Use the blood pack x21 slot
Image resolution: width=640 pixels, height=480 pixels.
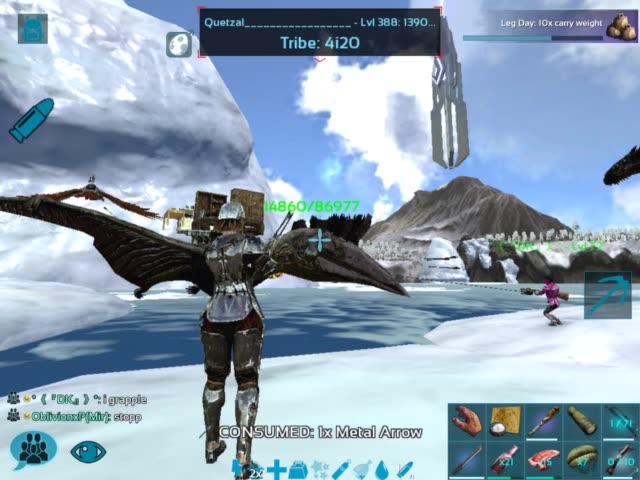coord(504,460)
